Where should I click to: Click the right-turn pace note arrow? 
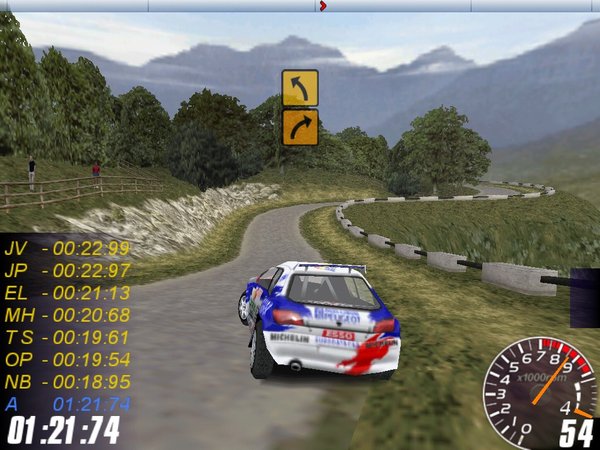pyautogui.click(x=300, y=127)
